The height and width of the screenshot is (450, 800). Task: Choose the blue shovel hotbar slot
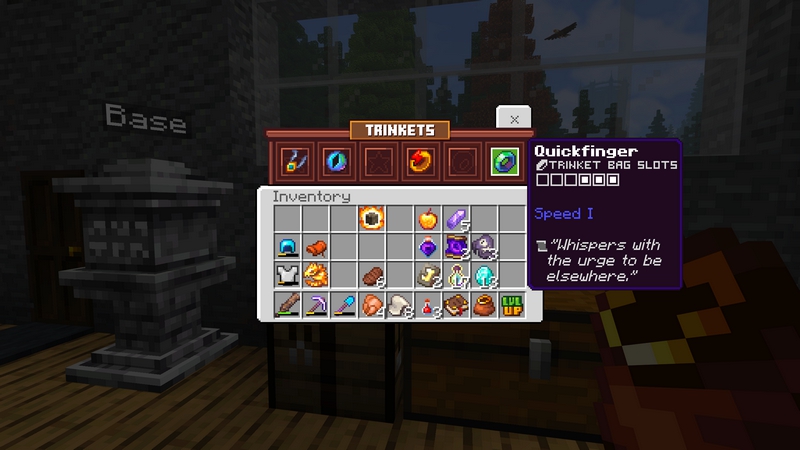344,305
